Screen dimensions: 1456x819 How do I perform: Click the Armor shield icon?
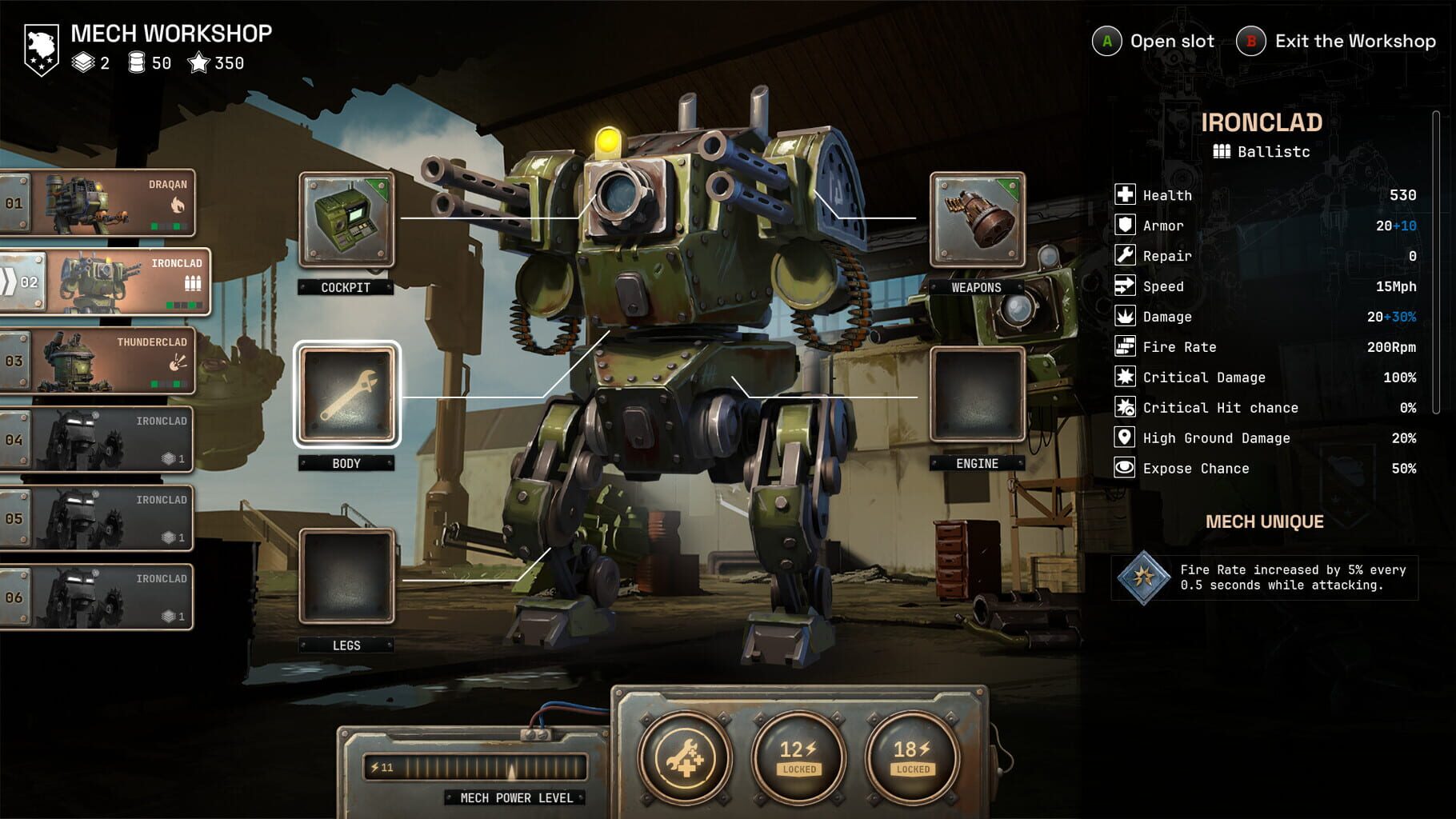click(1123, 225)
